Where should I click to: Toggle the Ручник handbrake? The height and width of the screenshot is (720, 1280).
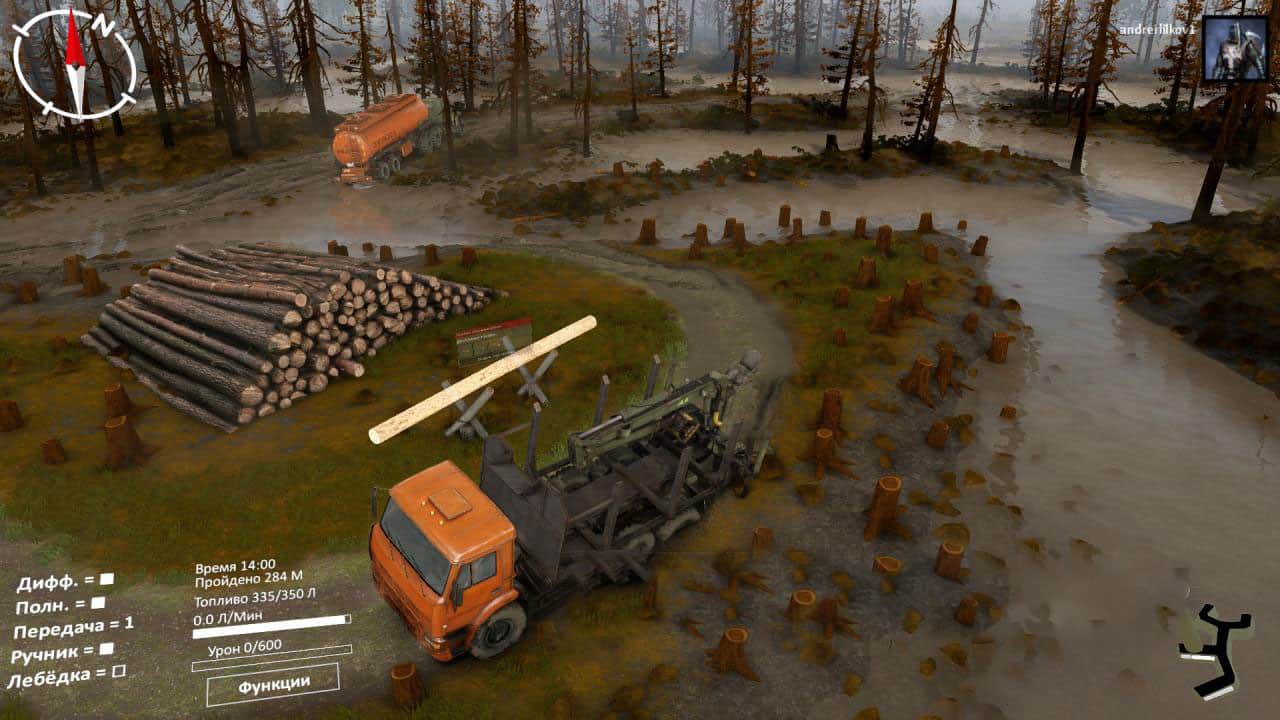click(x=107, y=649)
